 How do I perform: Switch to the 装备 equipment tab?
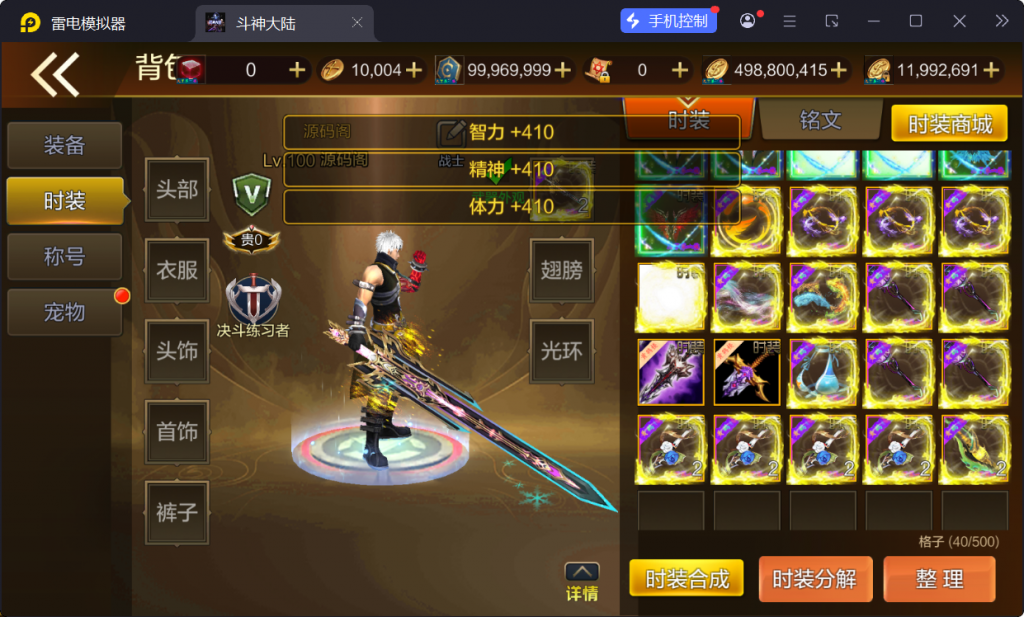(x=65, y=146)
